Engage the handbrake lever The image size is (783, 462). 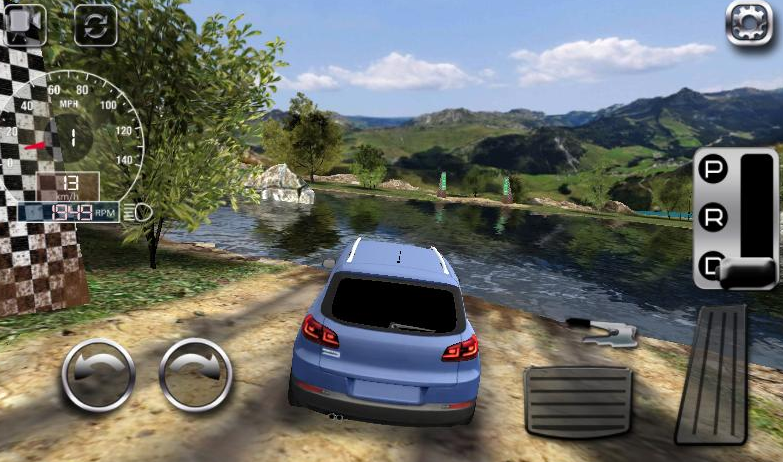click(x=602, y=331)
